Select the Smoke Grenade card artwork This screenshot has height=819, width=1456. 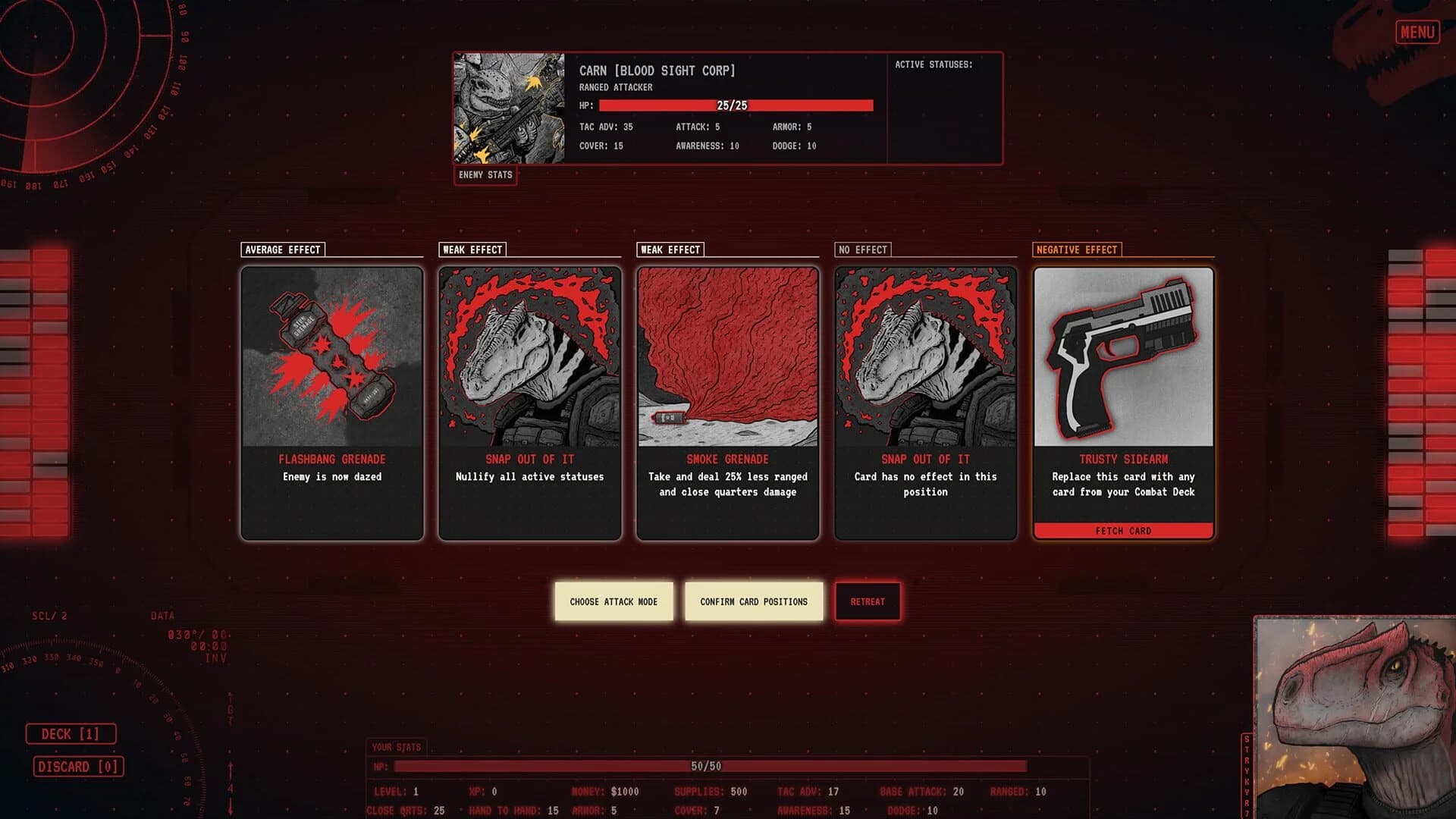727,356
